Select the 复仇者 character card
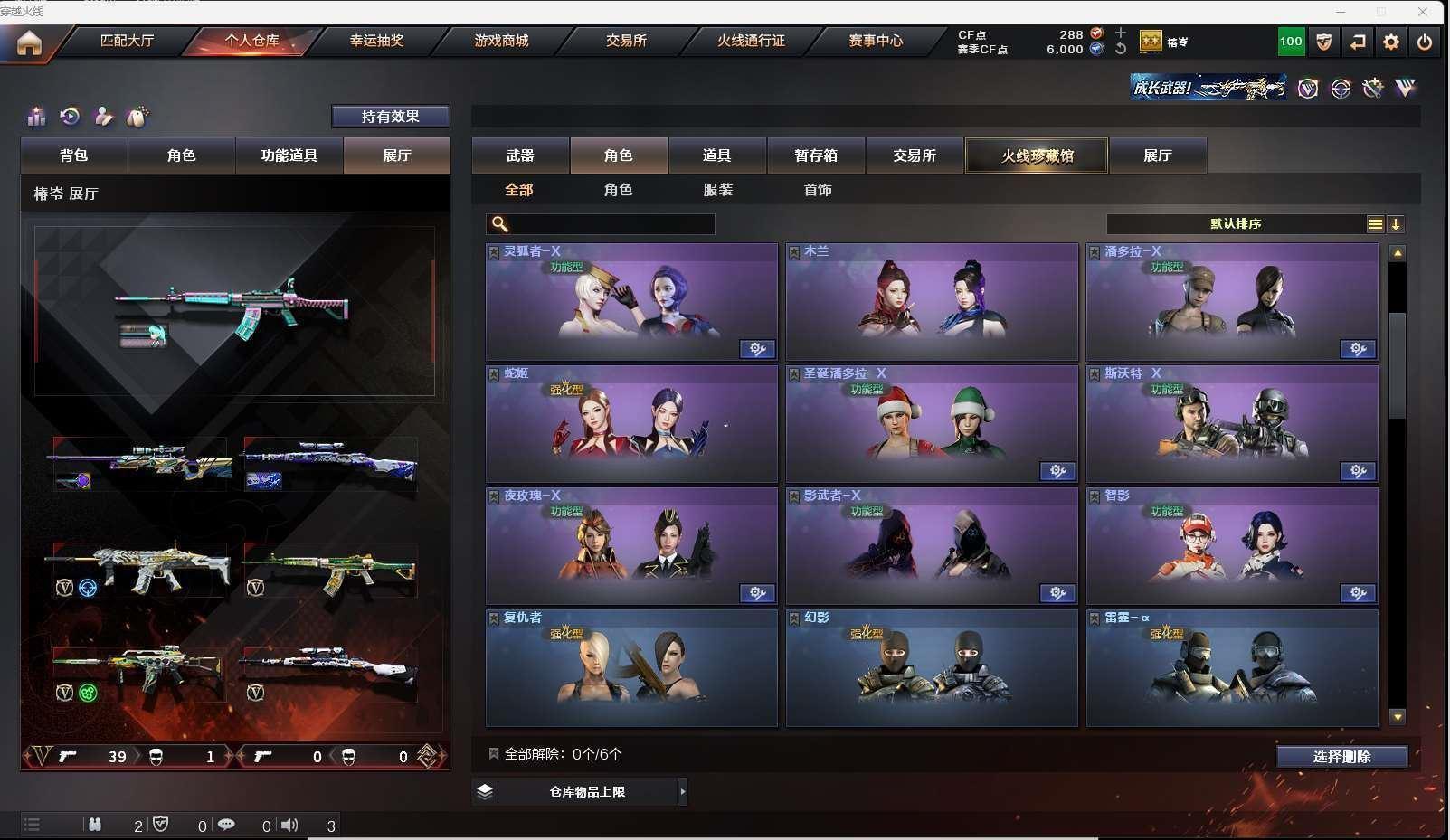The image size is (1450, 840). (631, 668)
